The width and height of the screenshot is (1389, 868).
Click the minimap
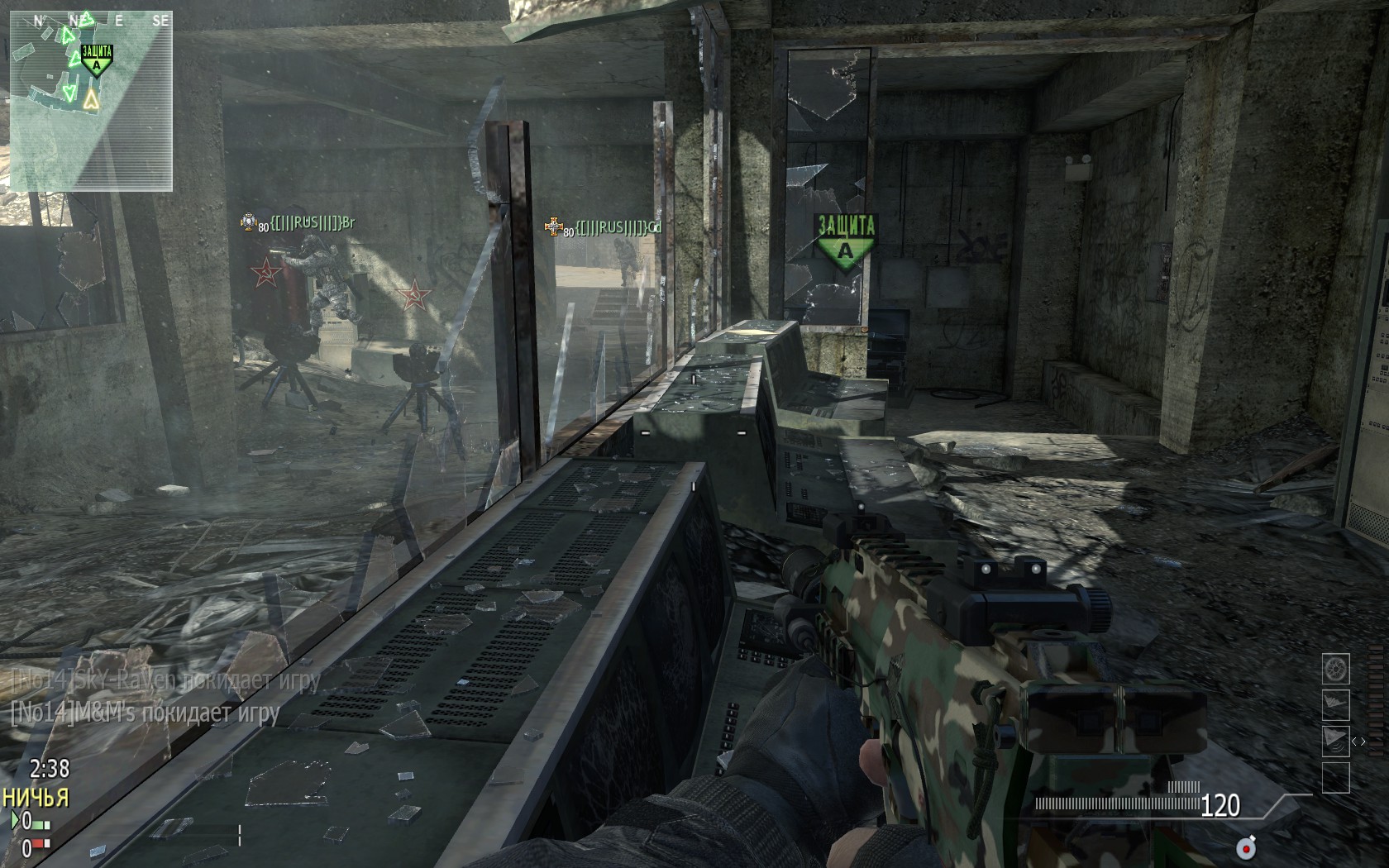pyautogui.click(x=91, y=101)
